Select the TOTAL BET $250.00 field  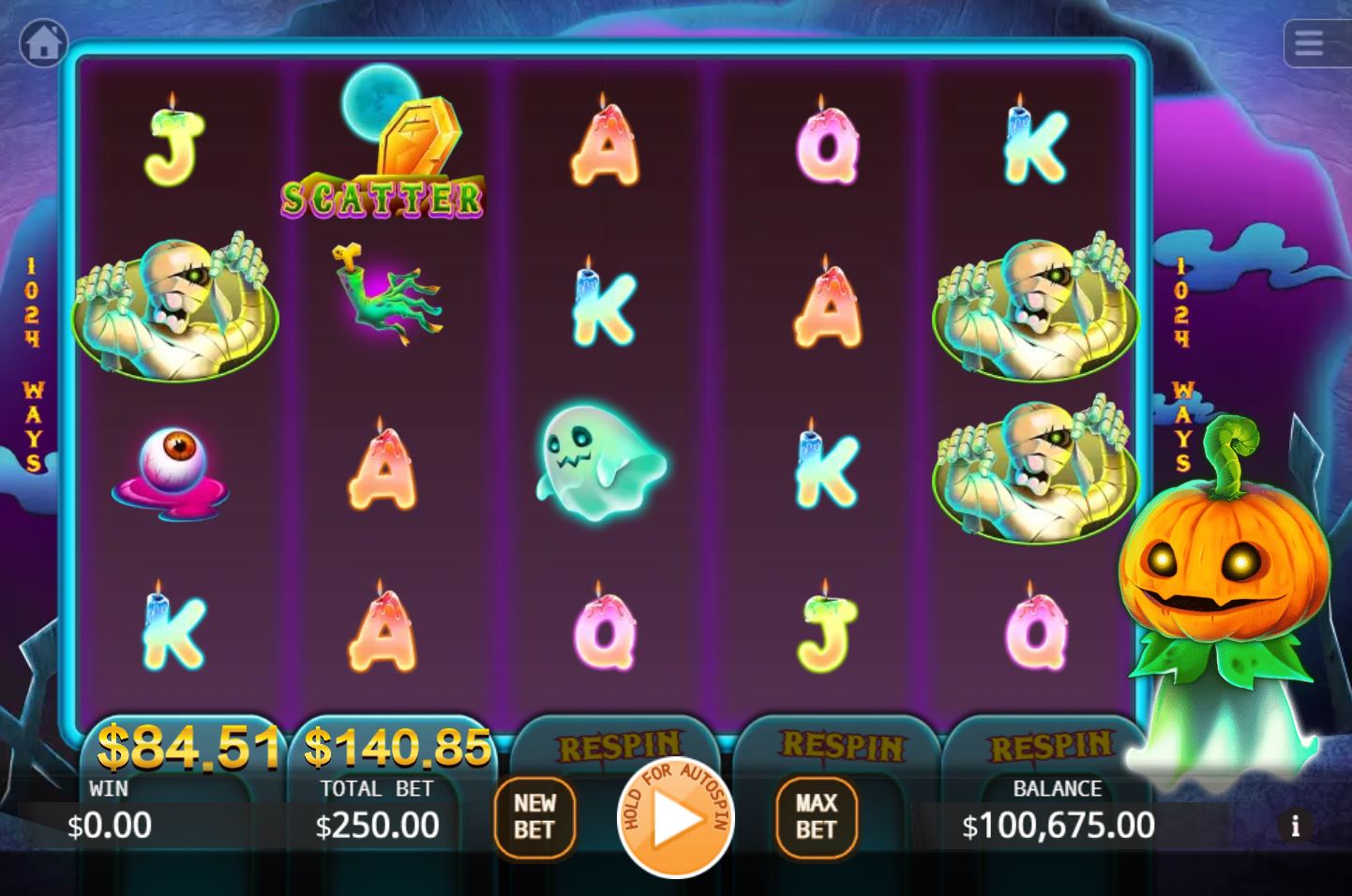[x=376, y=811]
